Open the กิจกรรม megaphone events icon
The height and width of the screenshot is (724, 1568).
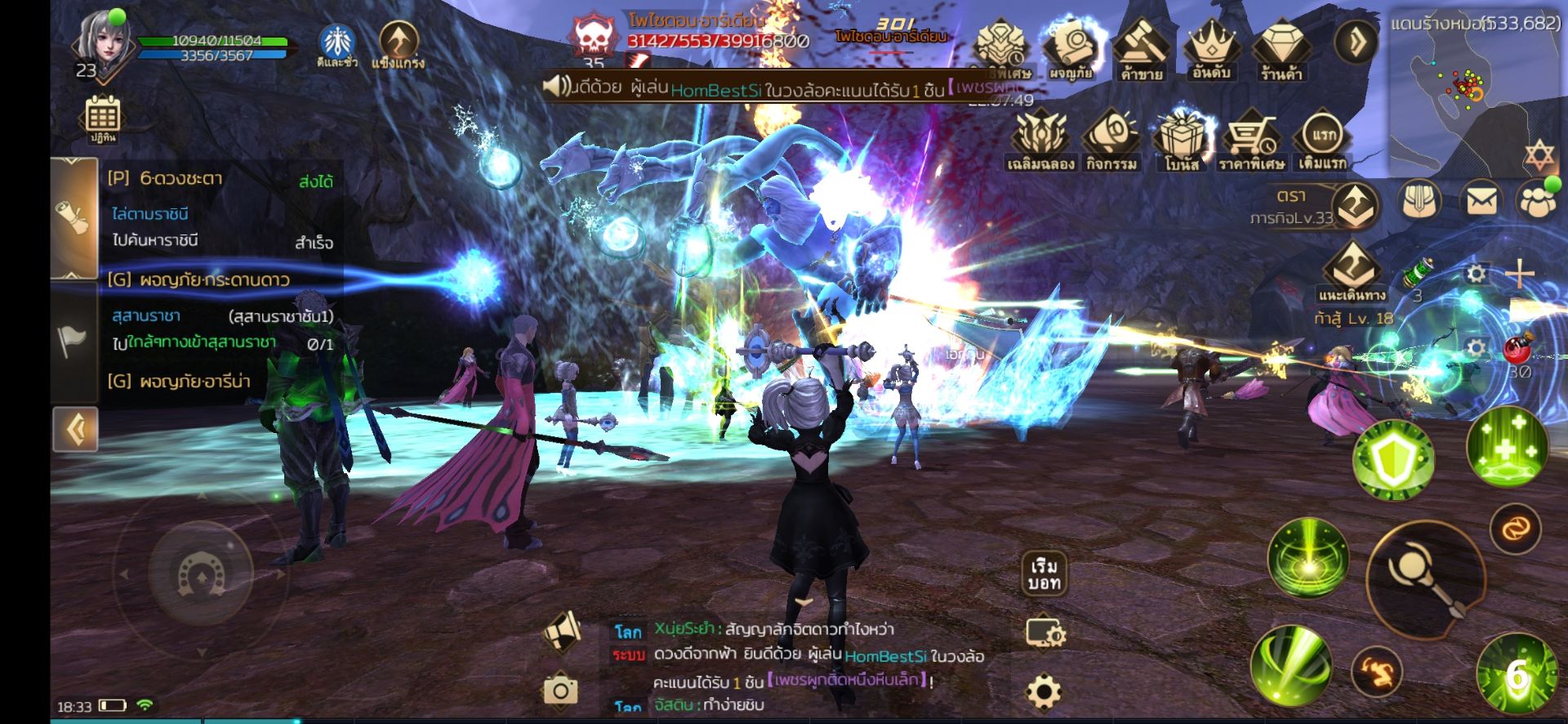[x=1111, y=141]
